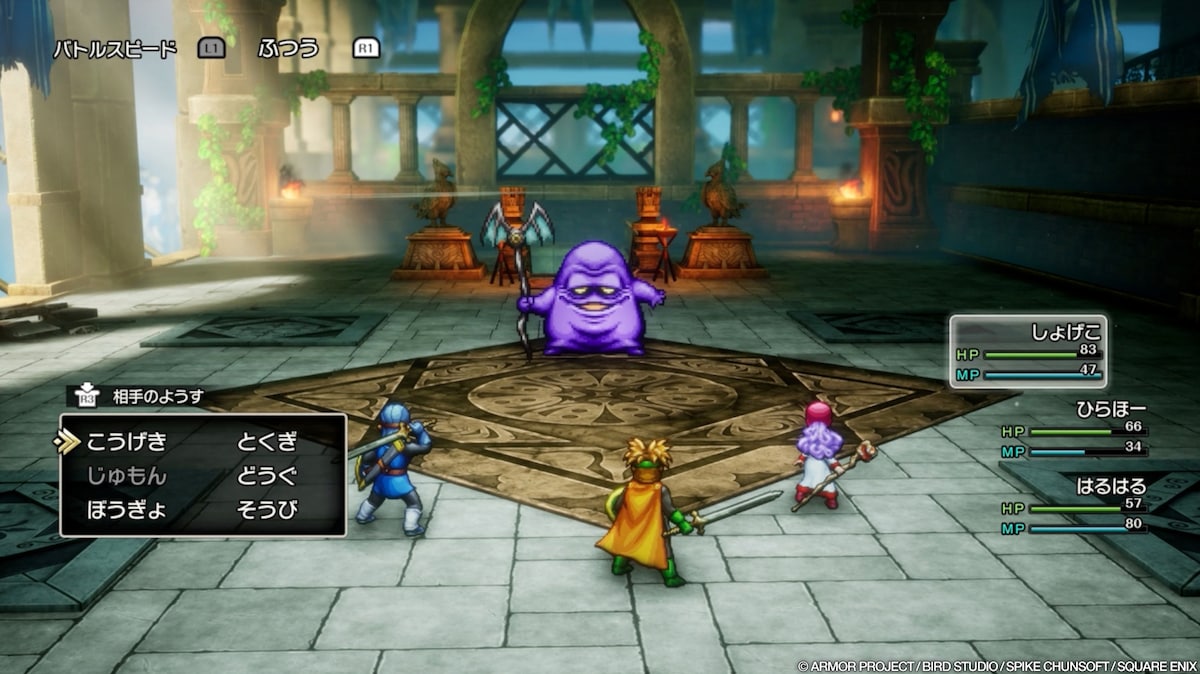
Task: Choose the じゅもん spell command
Action: coord(126,475)
